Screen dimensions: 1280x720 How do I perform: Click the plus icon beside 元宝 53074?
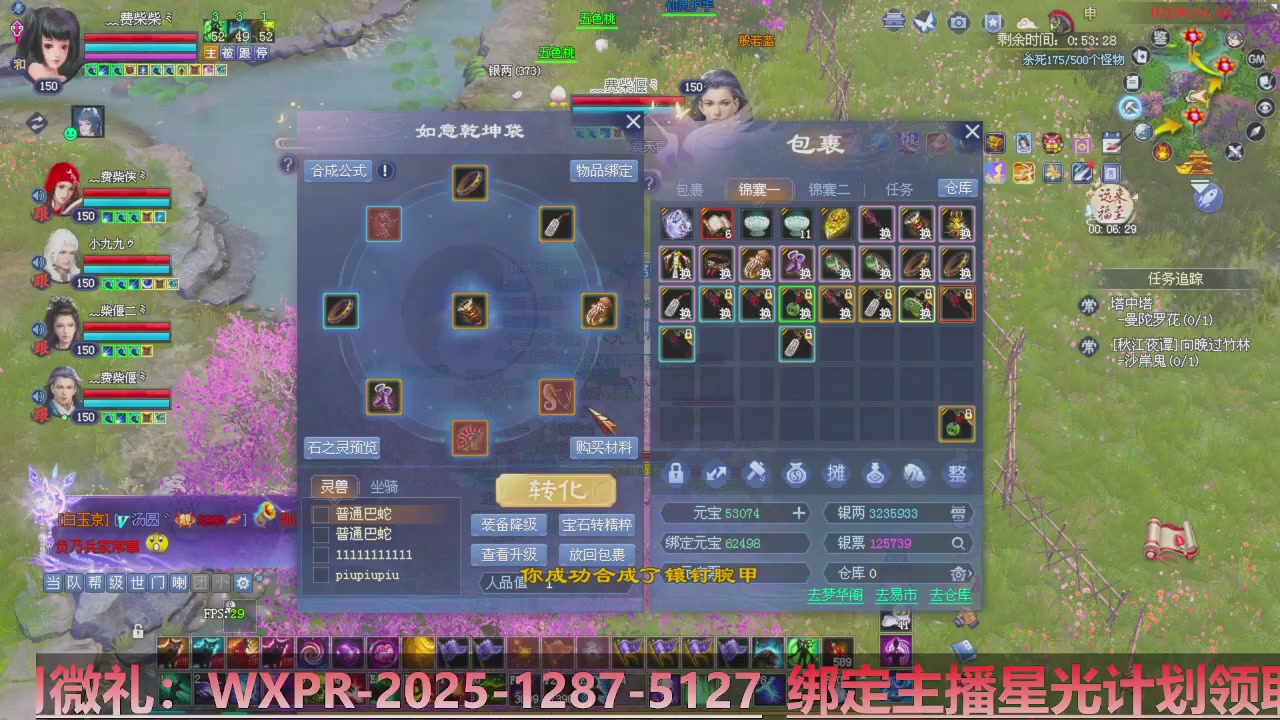pyautogui.click(x=799, y=513)
